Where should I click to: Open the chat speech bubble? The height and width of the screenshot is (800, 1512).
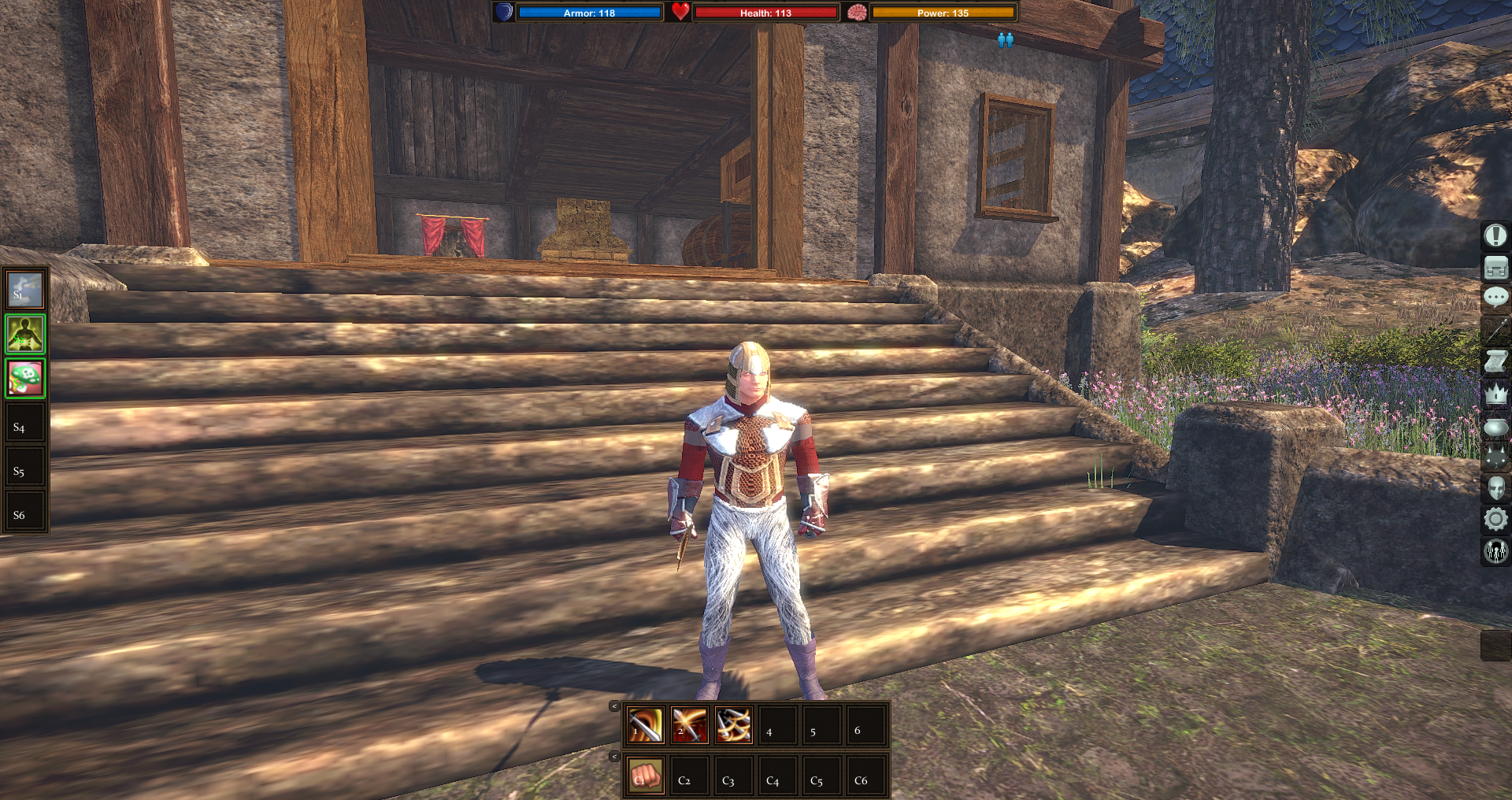[1495, 298]
